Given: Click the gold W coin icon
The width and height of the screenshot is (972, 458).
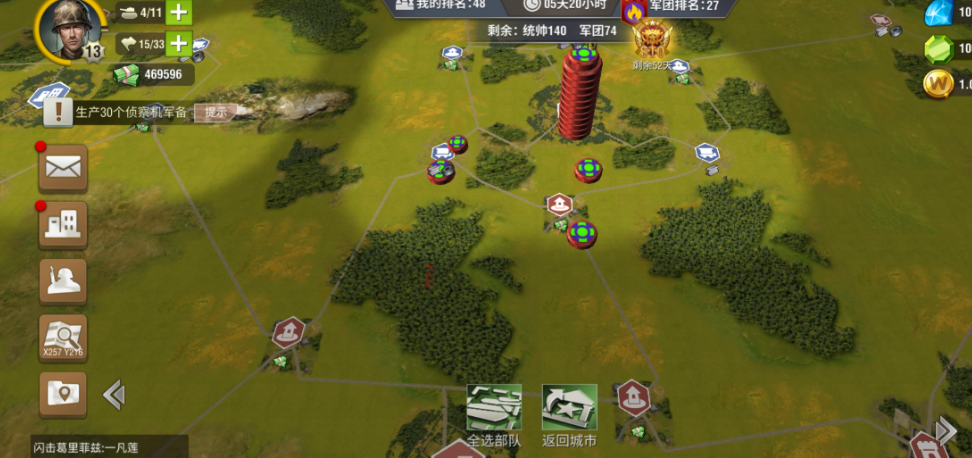Looking at the screenshot, I should coord(938,84).
